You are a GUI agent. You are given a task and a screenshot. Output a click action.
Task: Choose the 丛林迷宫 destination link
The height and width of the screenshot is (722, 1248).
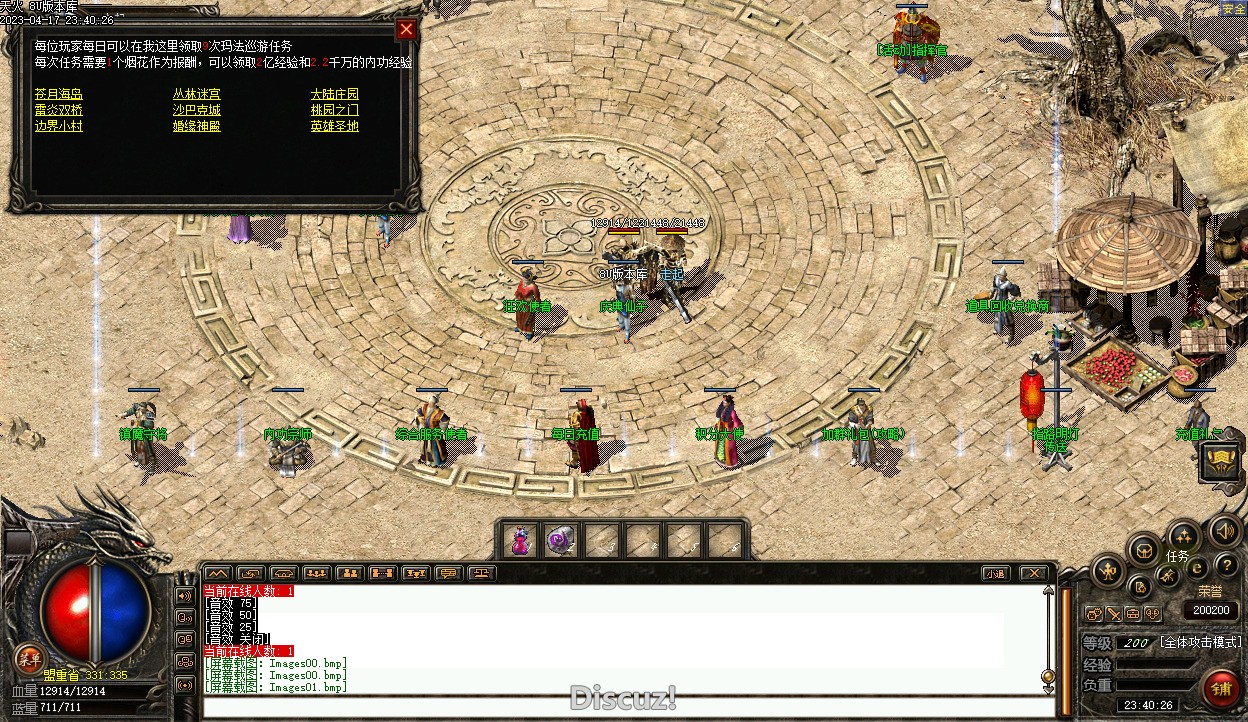[196, 94]
